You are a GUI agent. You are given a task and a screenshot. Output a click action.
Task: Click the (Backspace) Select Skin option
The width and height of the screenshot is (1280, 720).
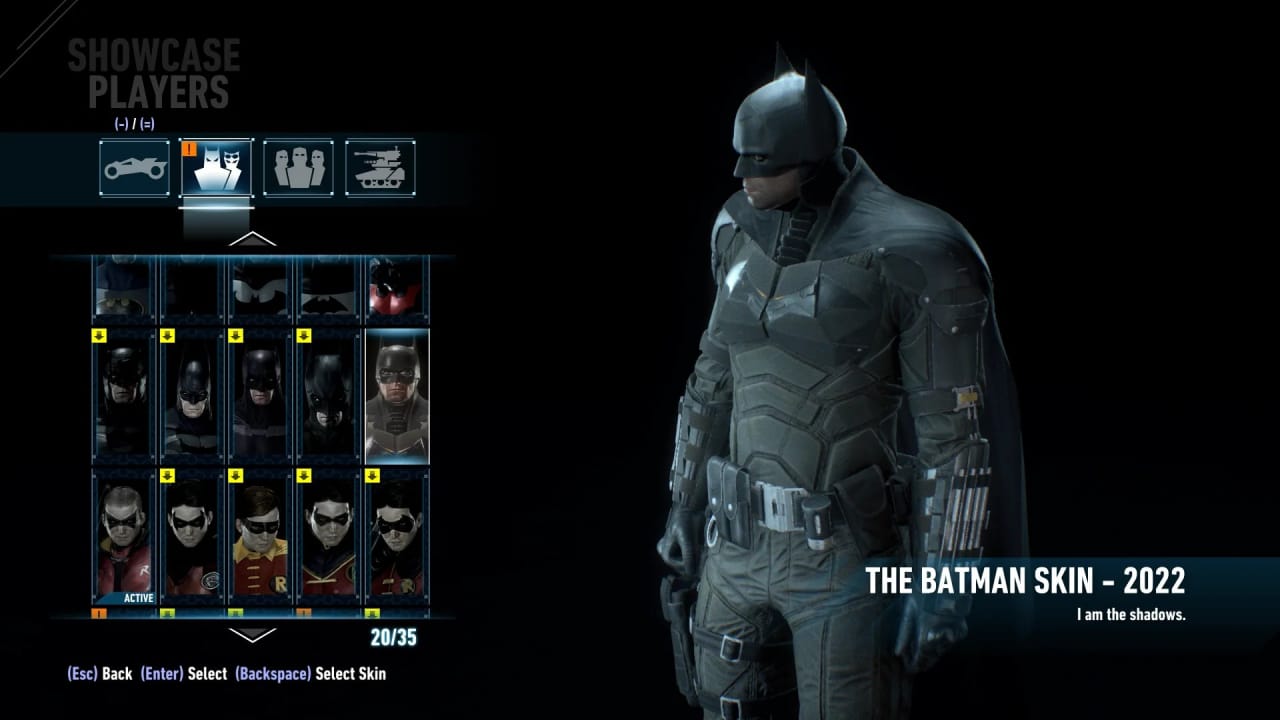312,674
